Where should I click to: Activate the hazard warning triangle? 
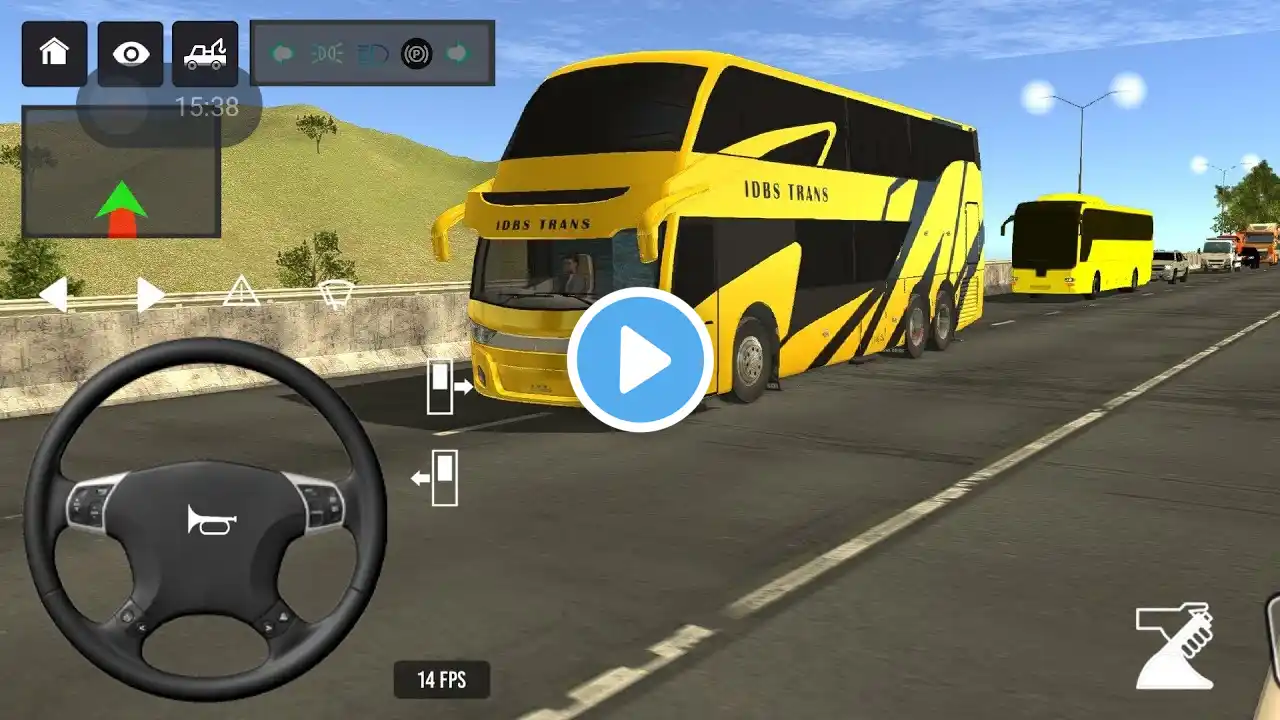(x=241, y=291)
